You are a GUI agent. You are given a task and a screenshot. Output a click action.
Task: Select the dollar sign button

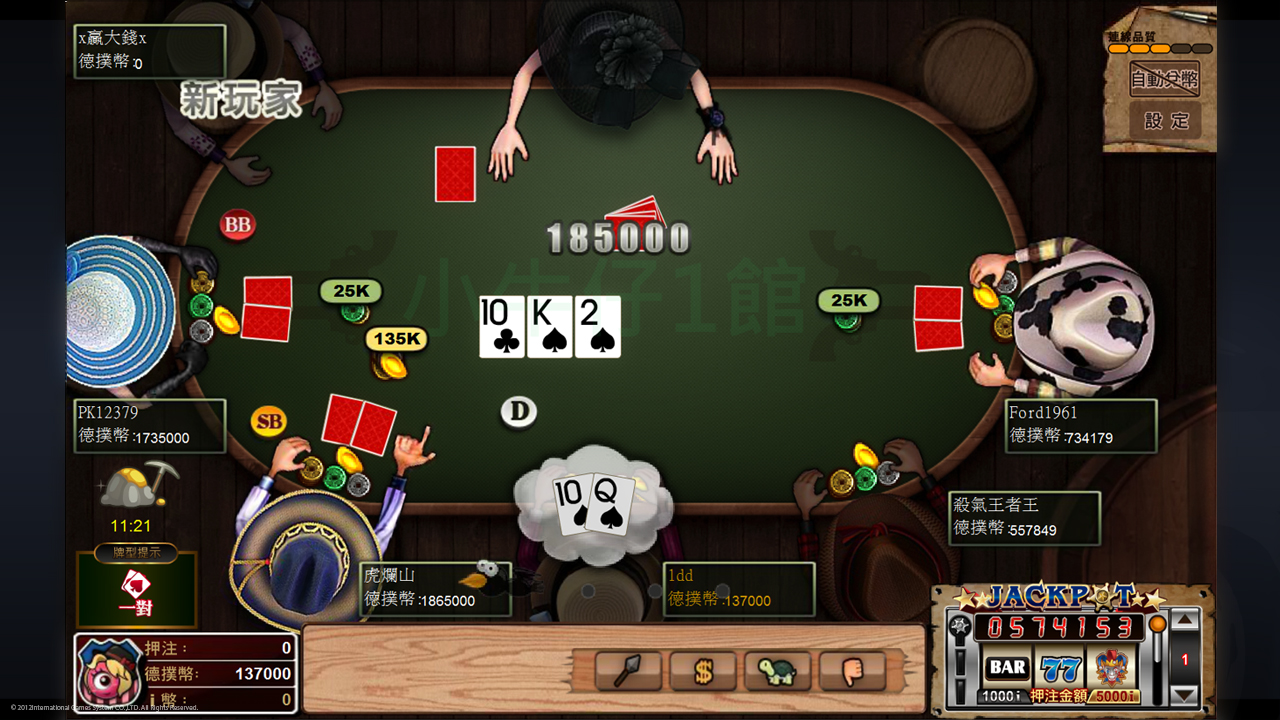(x=702, y=671)
